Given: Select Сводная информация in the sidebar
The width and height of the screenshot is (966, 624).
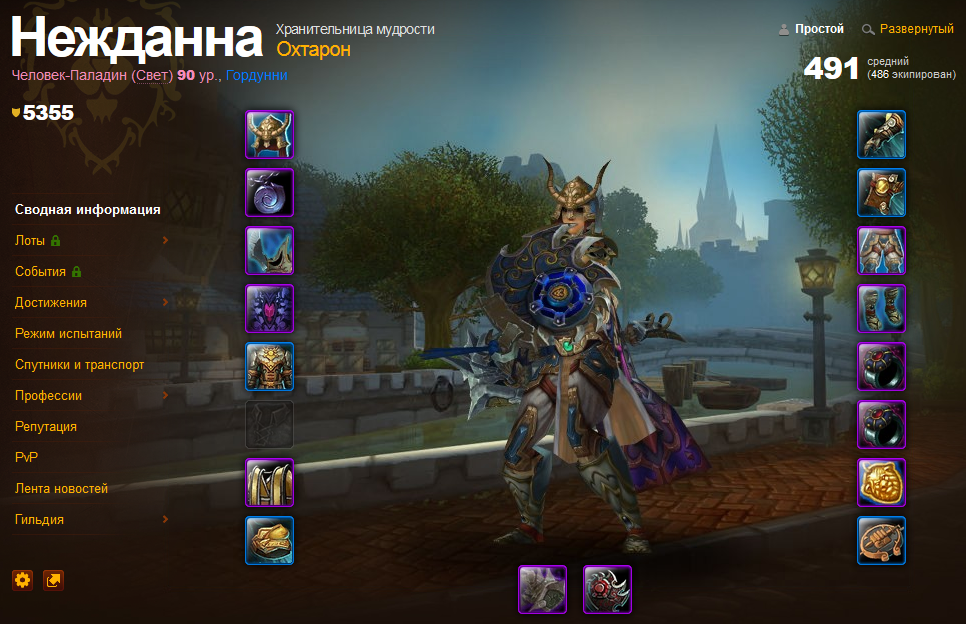Looking at the screenshot, I should coord(88,210).
